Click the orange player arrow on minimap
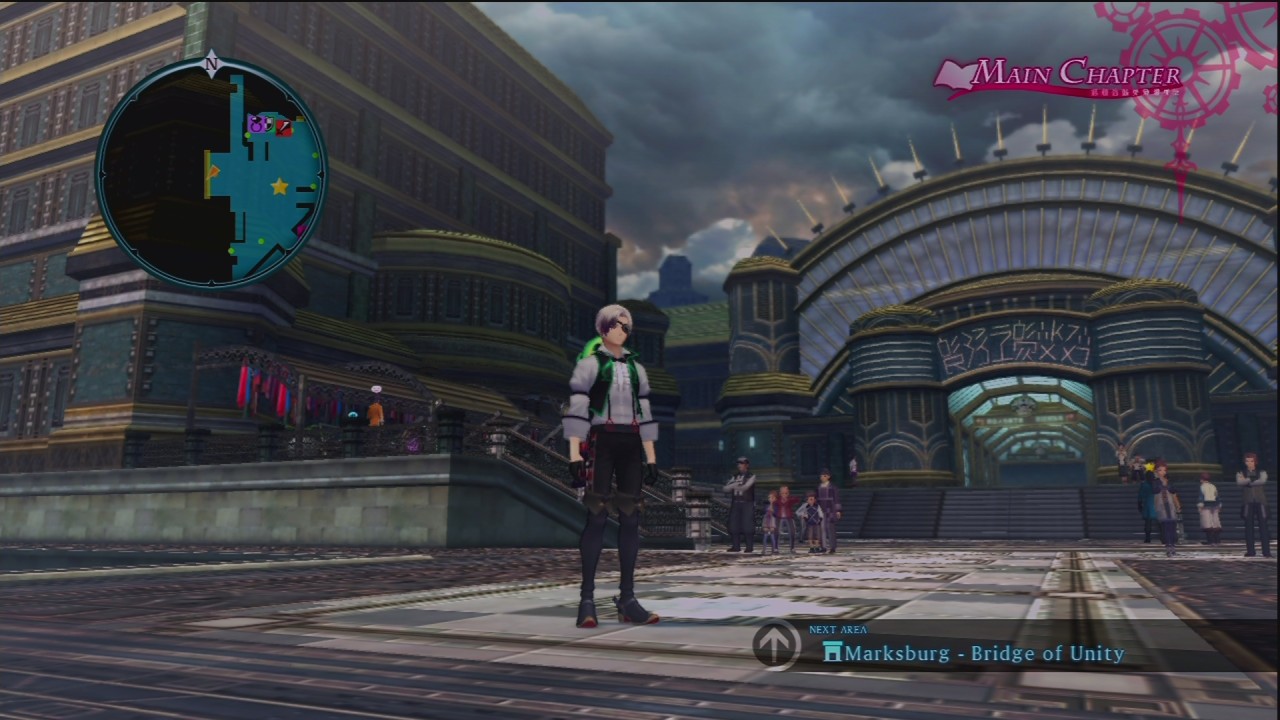The image size is (1280, 720). point(214,172)
